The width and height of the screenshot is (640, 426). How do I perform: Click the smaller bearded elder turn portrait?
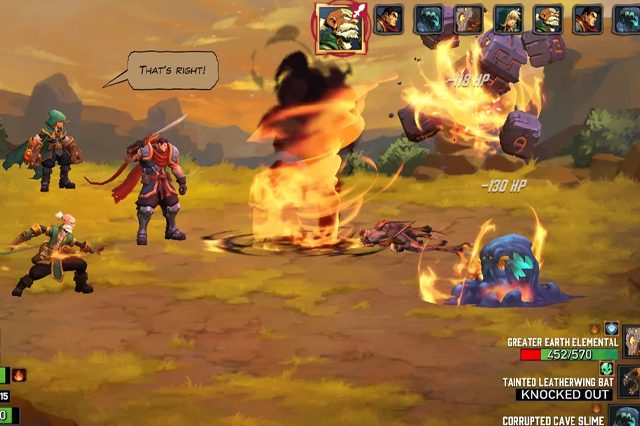(546, 19)
